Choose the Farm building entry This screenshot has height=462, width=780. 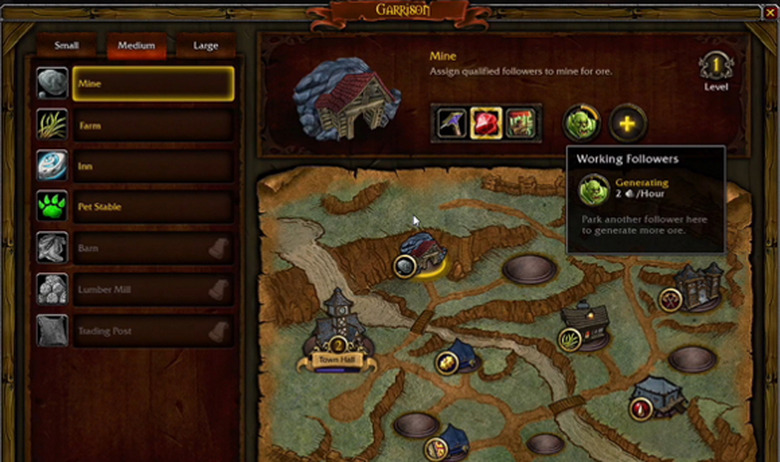pos(152,125)
